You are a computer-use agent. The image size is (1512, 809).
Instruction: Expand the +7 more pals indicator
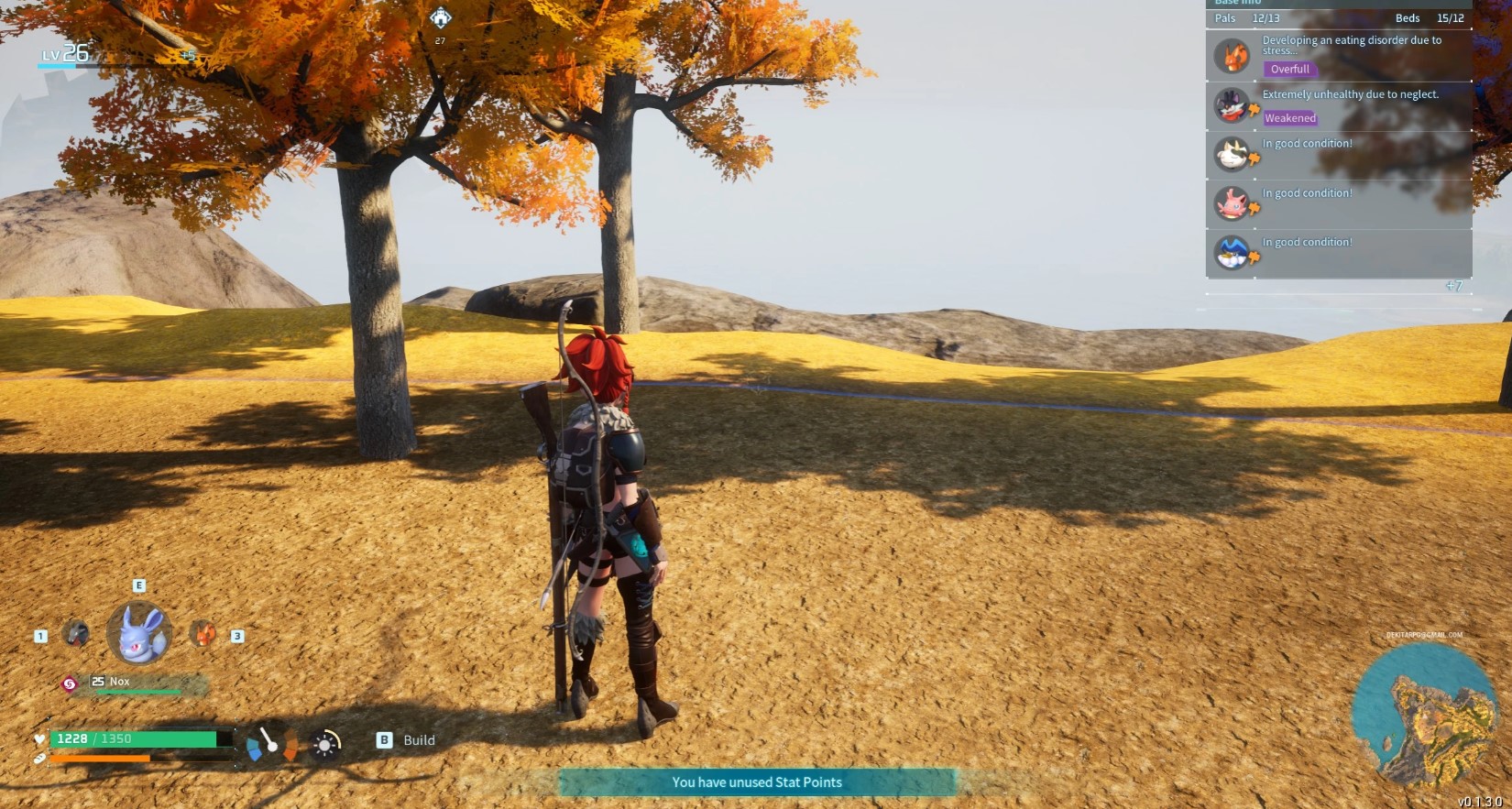pyautogui.click(x=1453, y=286)
